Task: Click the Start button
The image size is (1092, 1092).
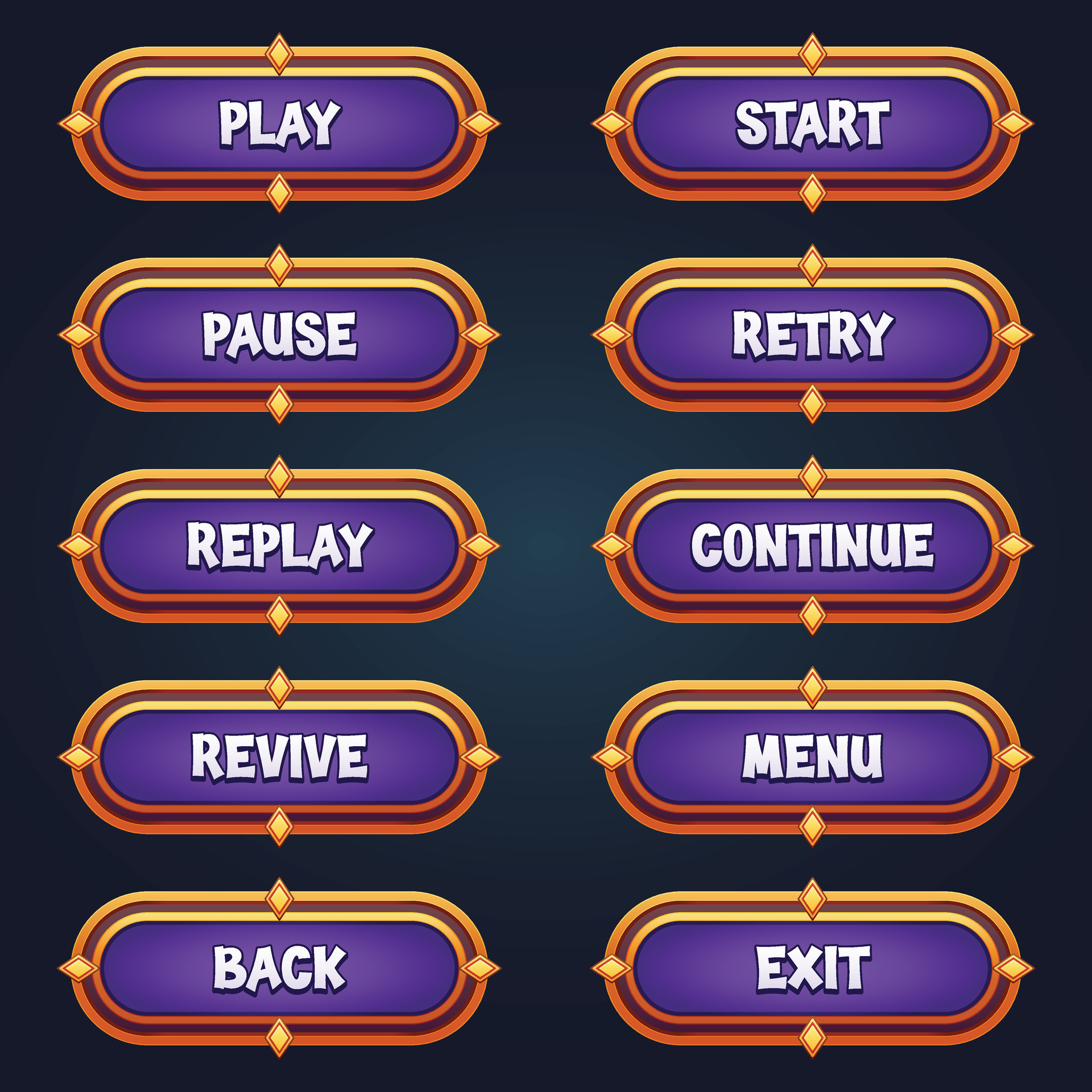Action: coord(813,122)
